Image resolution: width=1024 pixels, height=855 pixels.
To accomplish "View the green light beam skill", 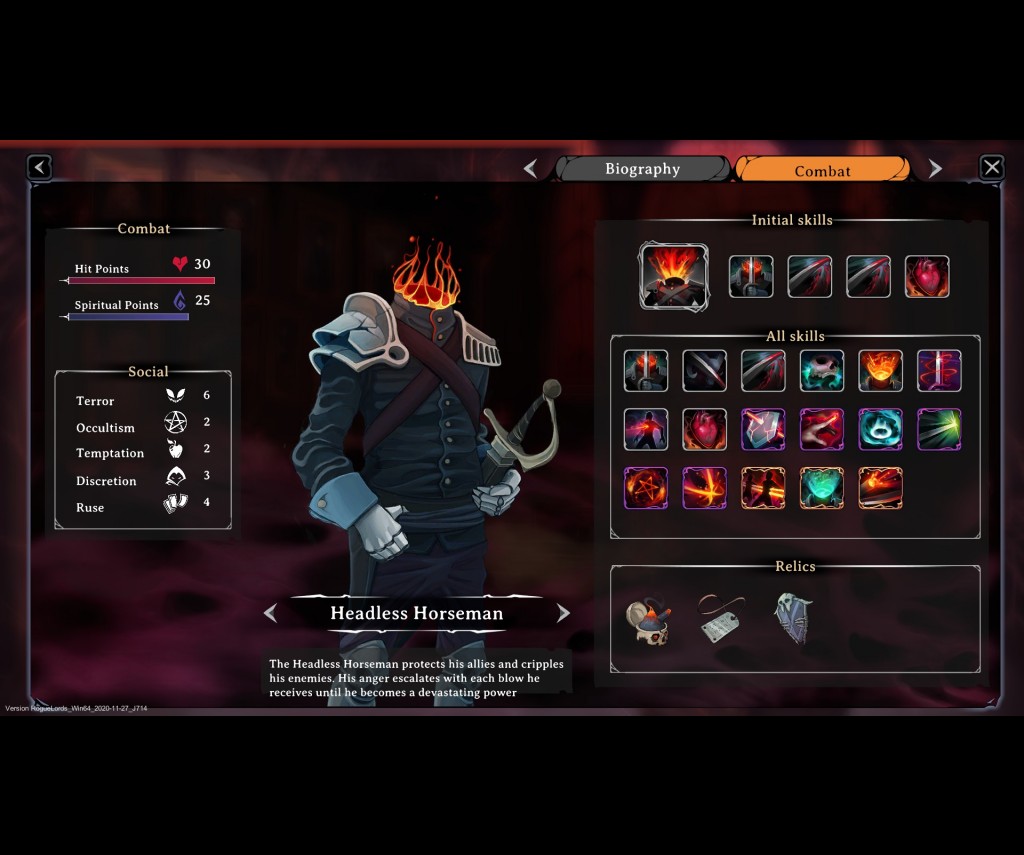I will [x=938, y=430].
